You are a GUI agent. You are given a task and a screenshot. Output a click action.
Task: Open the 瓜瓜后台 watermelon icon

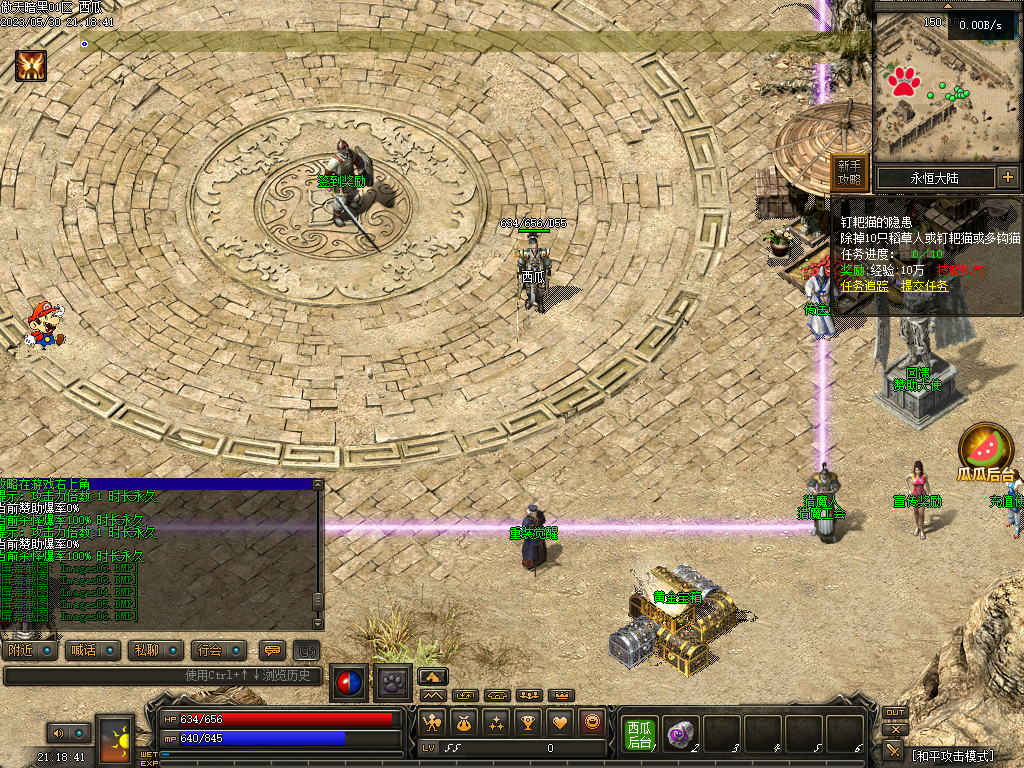coord(985,449)
